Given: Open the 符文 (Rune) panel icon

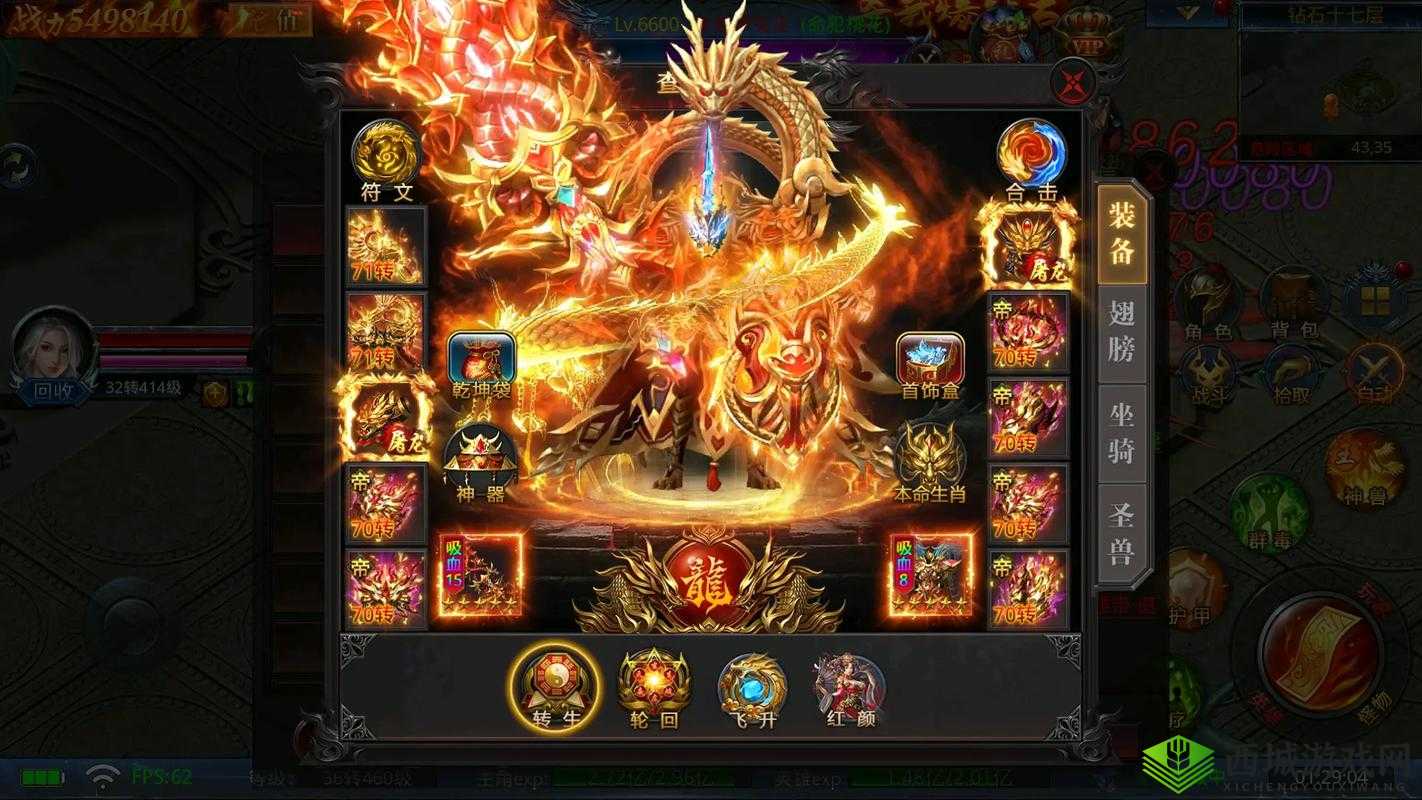Looking at the screenshot, I should 385,152.
